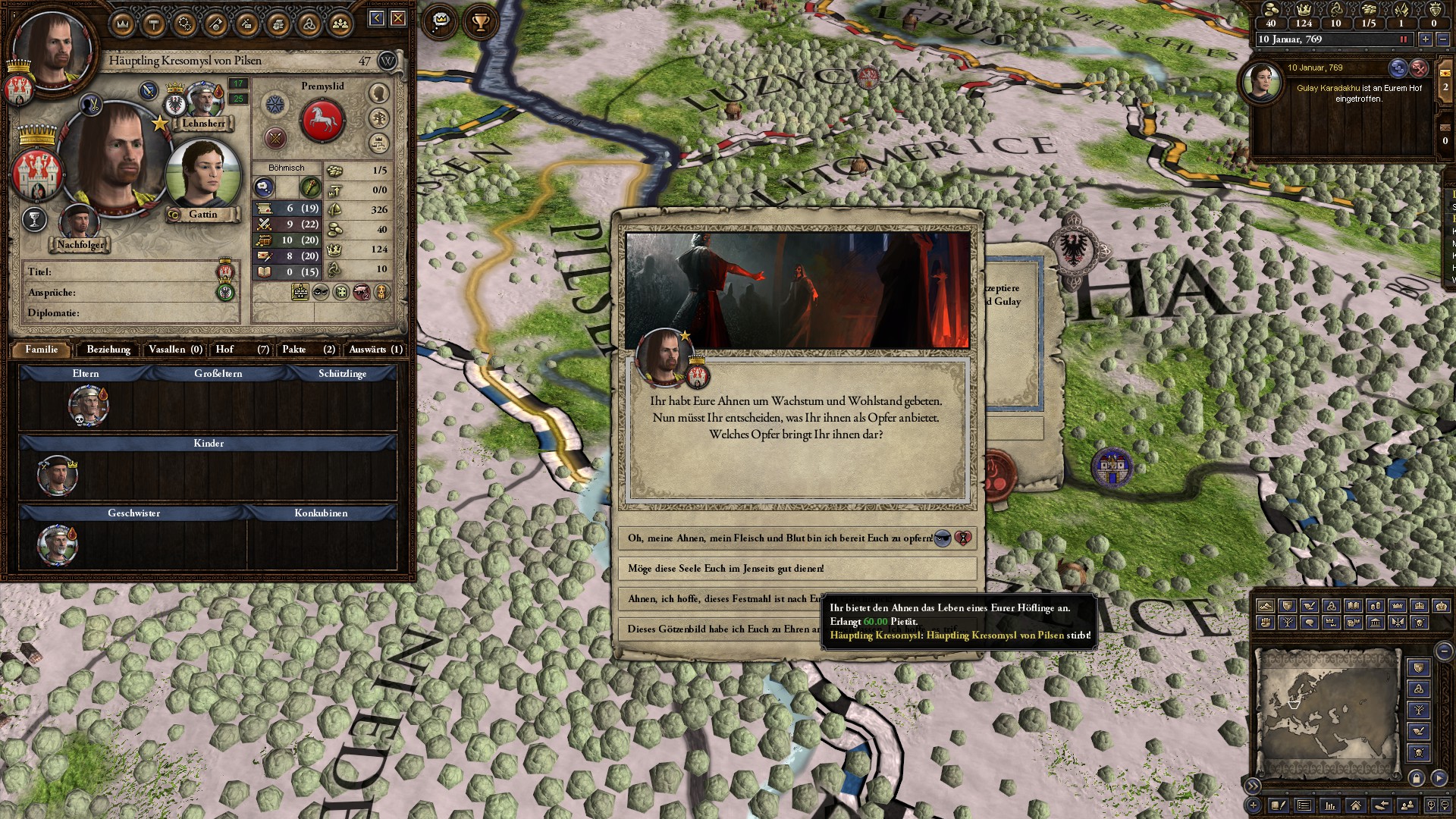Select the Götzenbild offering option
The height and width of the screenshot is (819, 1456).
coord(720,629)
